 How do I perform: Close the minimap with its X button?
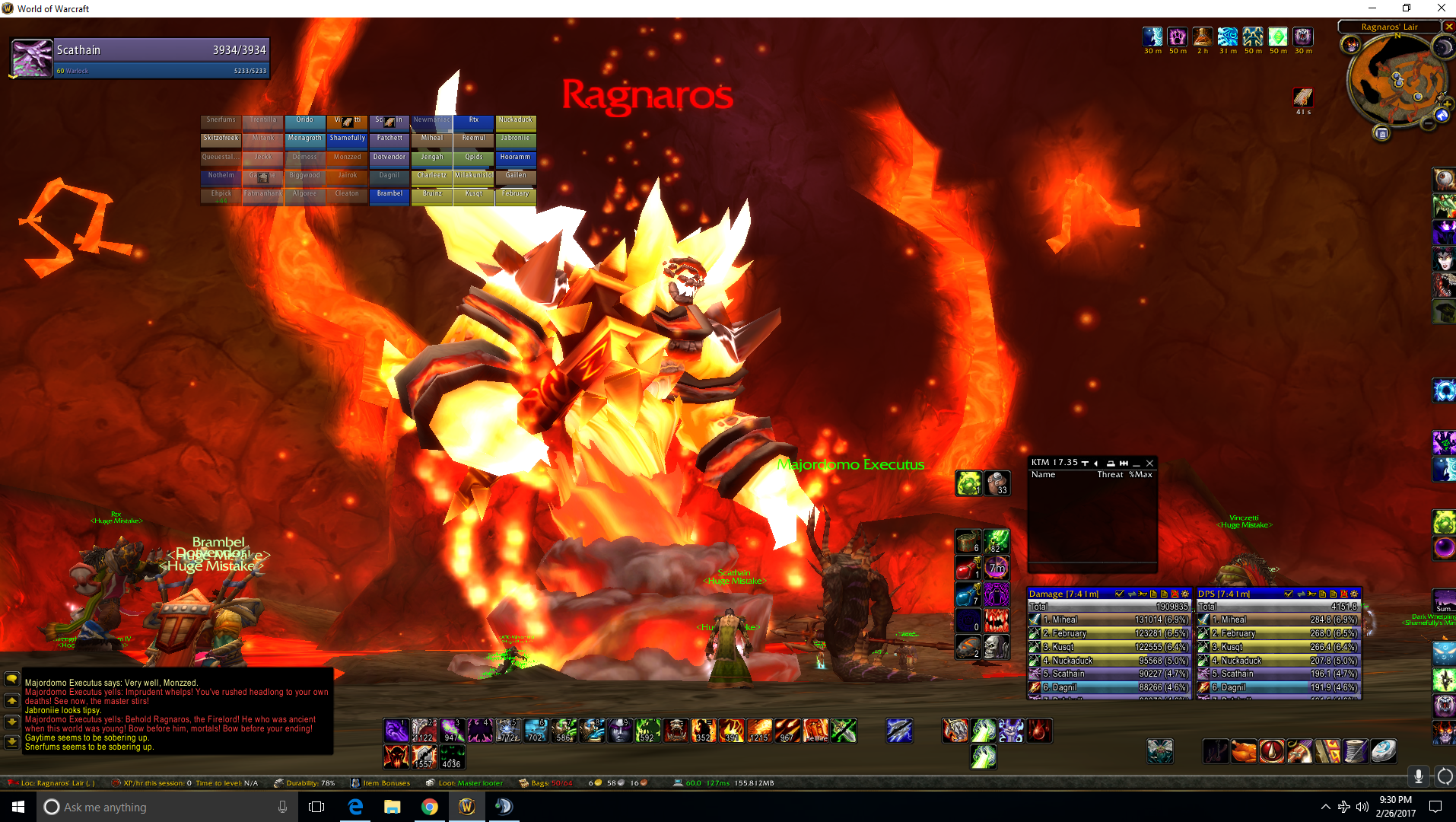tap(1449, 27)
